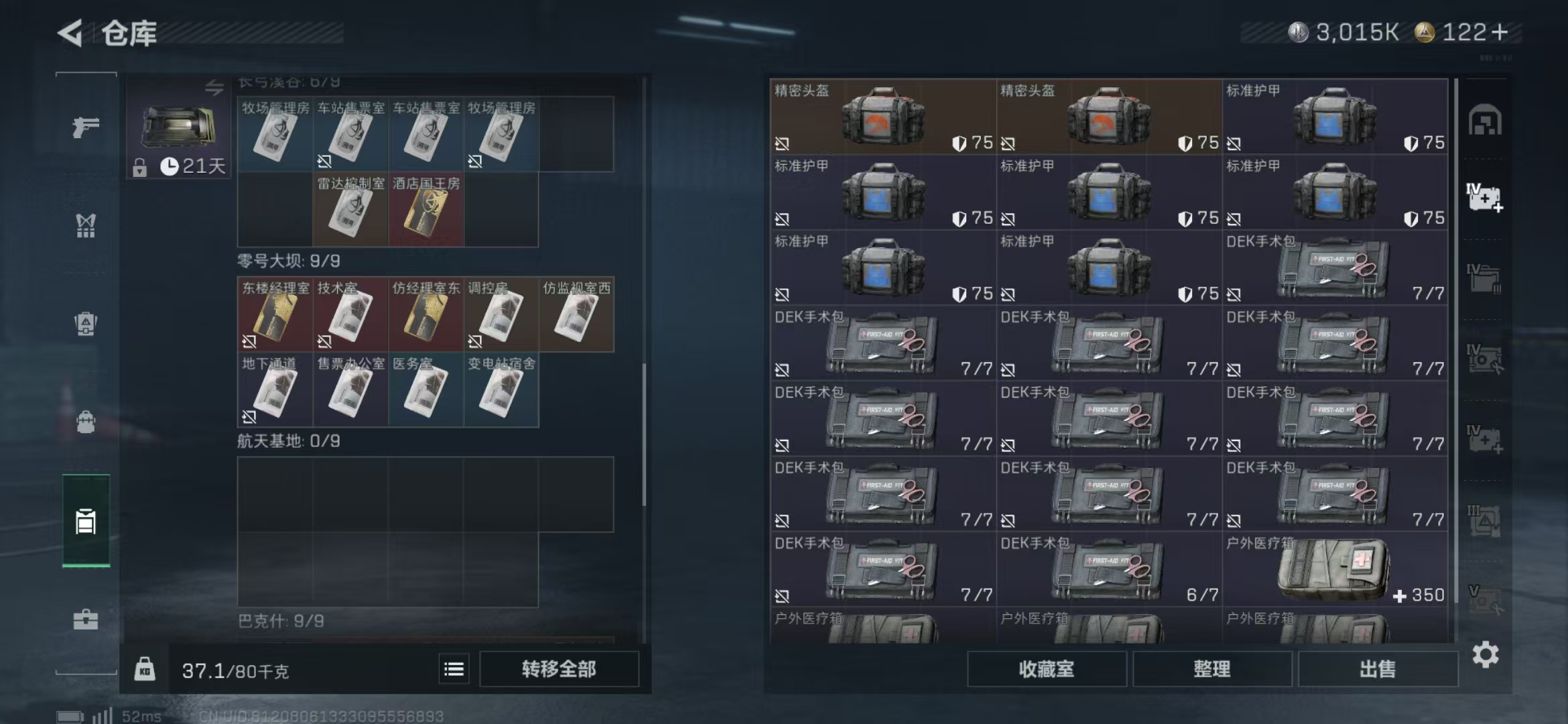Viewport: 1568px width, 724px height.
Task: Add currency with the plus beside 122
Action: (x=1500, y=32)
